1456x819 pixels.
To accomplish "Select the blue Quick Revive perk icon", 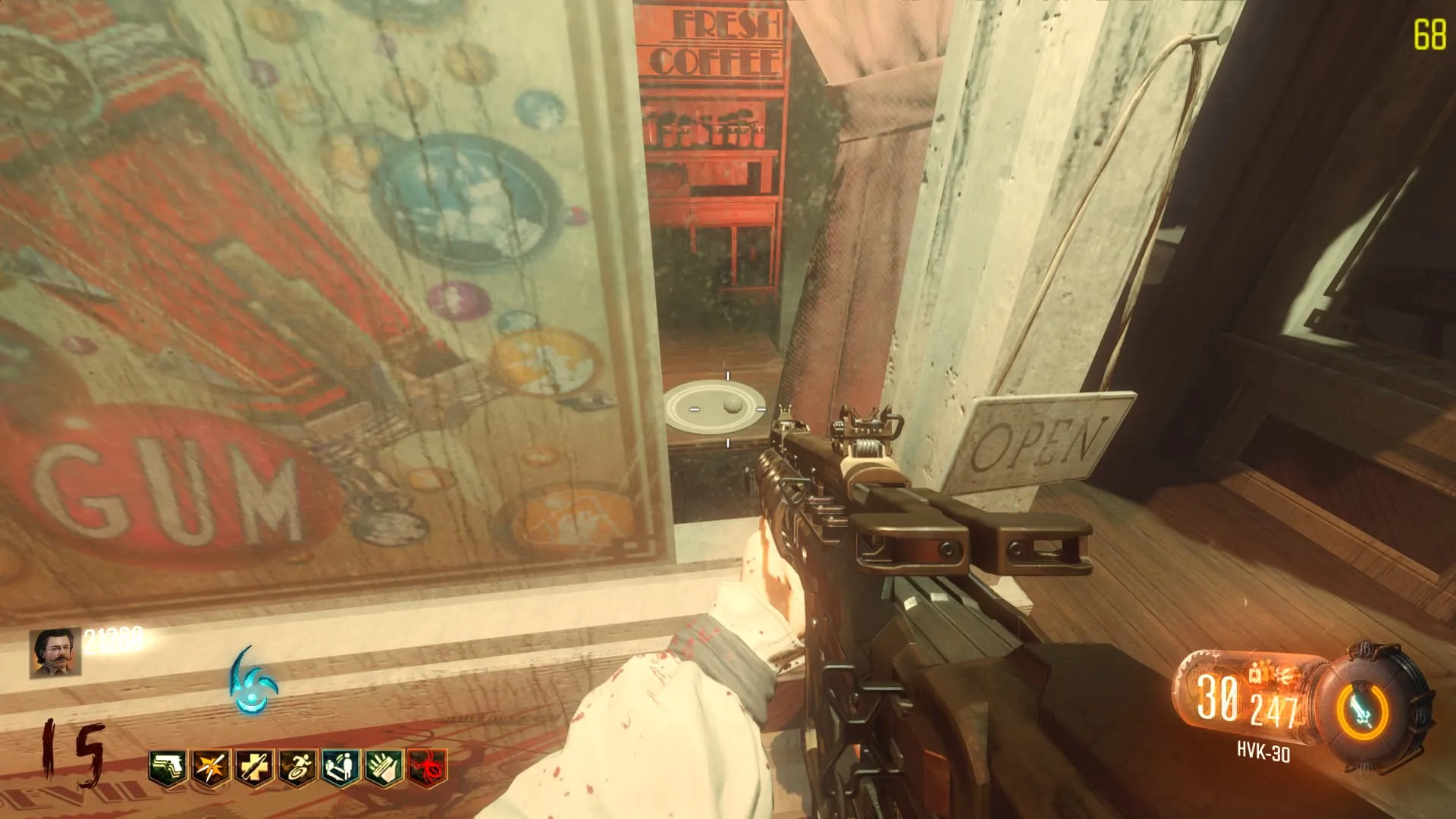I will pyautogui.click(x=340, y=769).
